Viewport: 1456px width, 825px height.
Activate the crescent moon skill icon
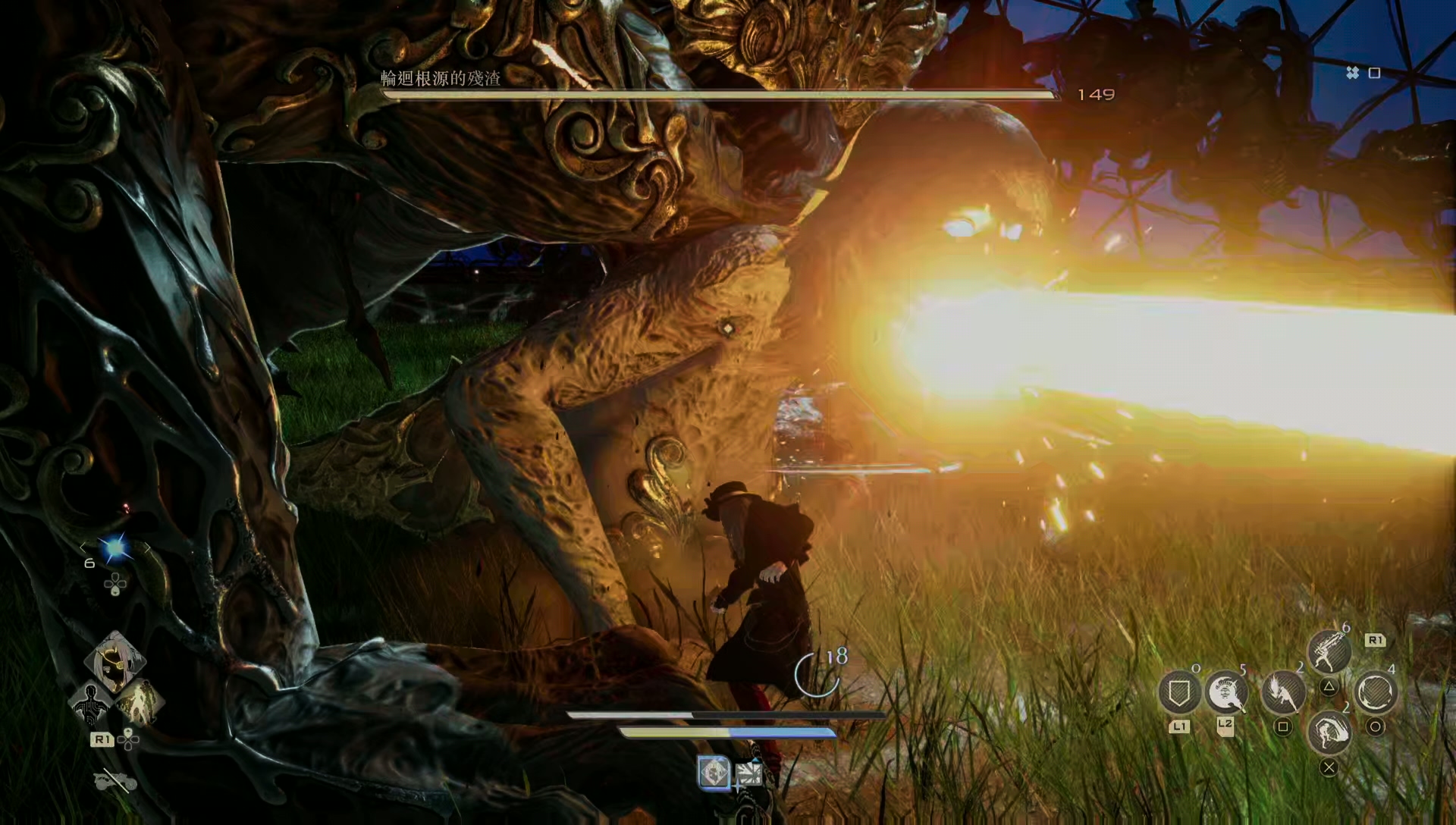[1225, 692]
